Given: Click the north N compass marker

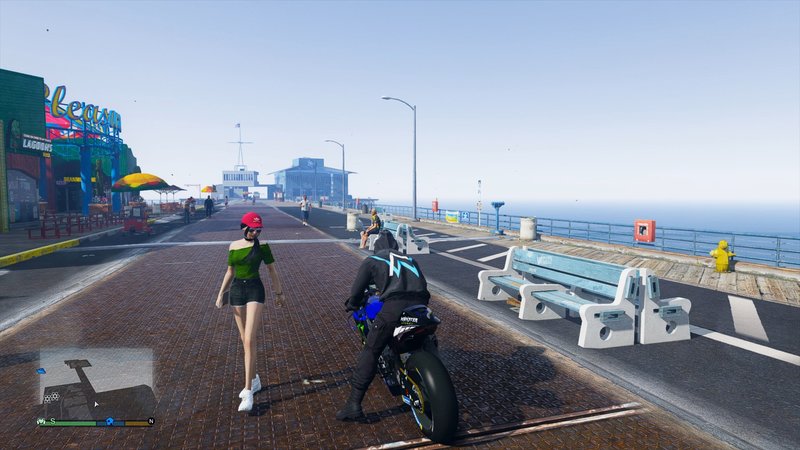Looking at the screenshot, I should coord(151,421).
